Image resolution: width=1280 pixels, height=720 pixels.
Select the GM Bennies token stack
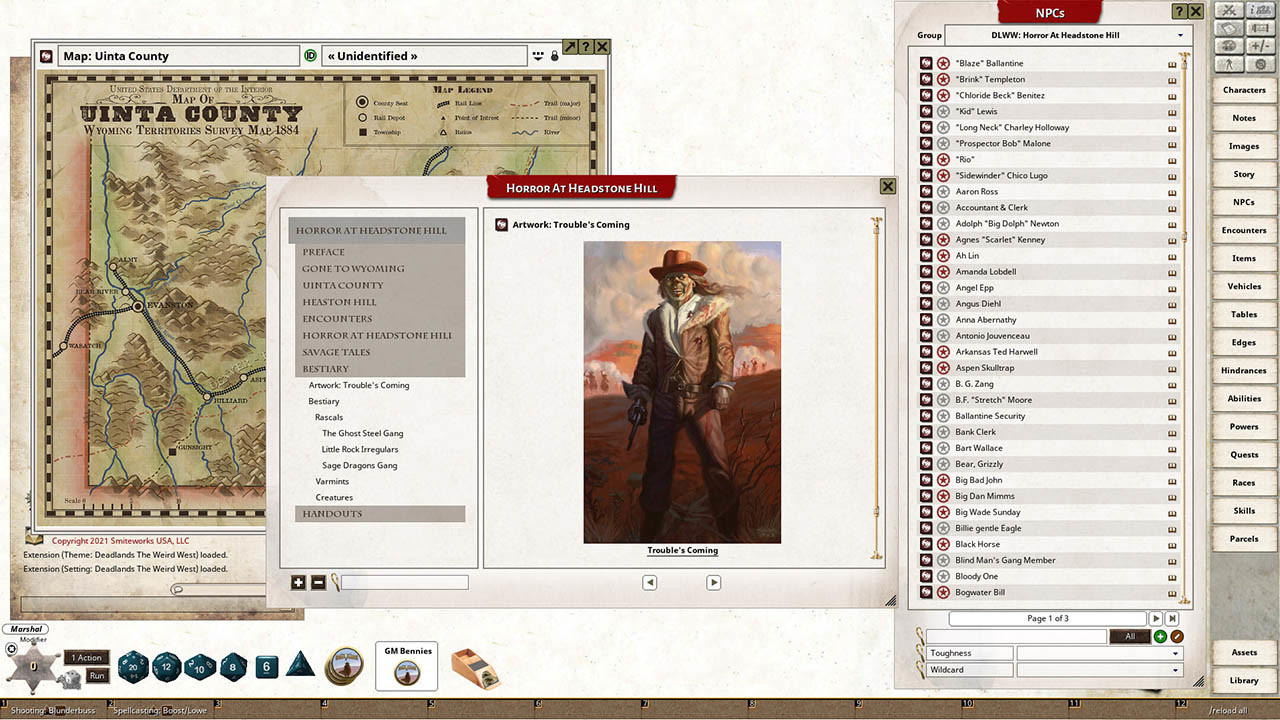[406, 666]
